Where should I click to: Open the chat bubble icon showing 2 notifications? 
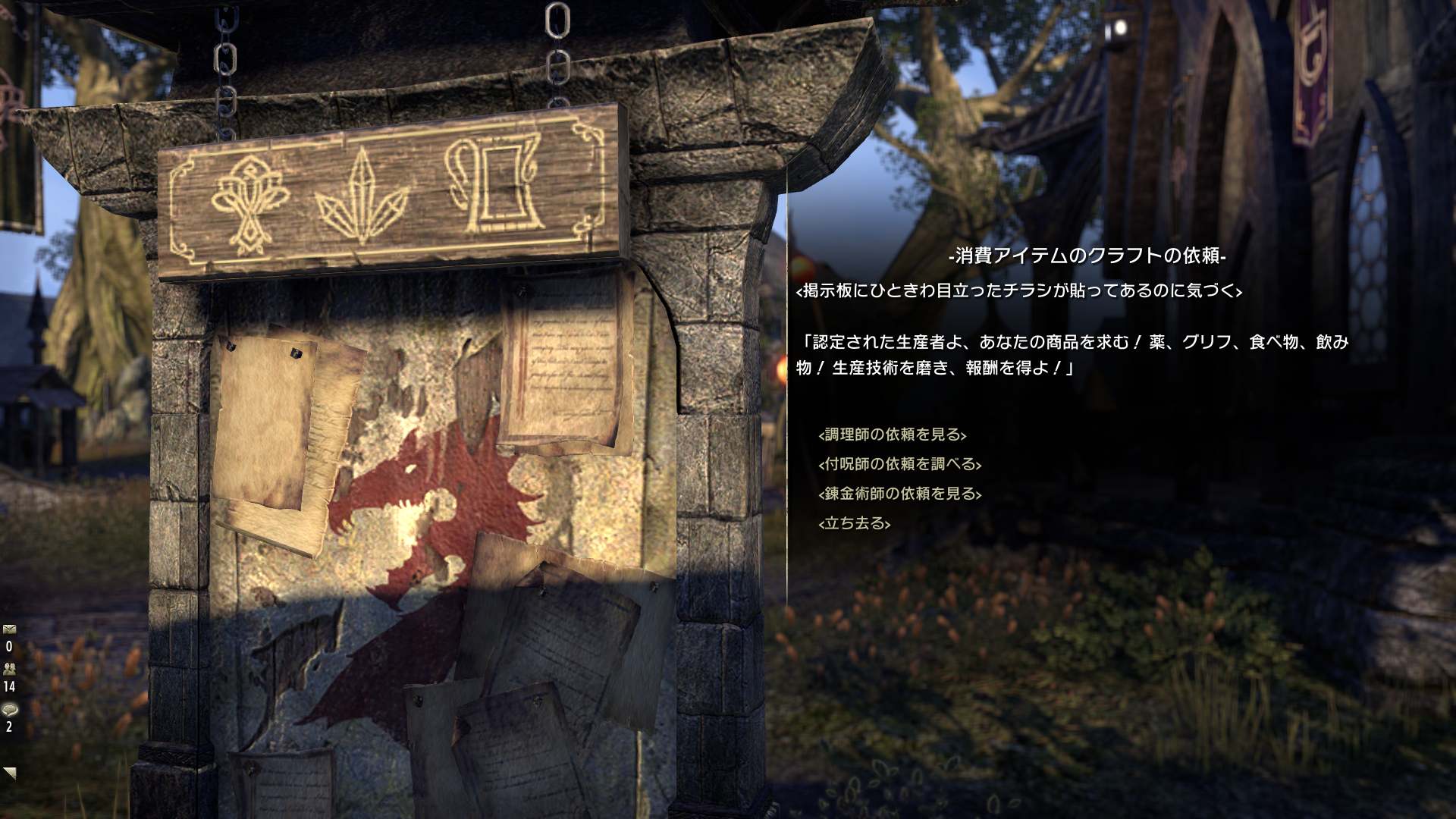tap(9, 709)
